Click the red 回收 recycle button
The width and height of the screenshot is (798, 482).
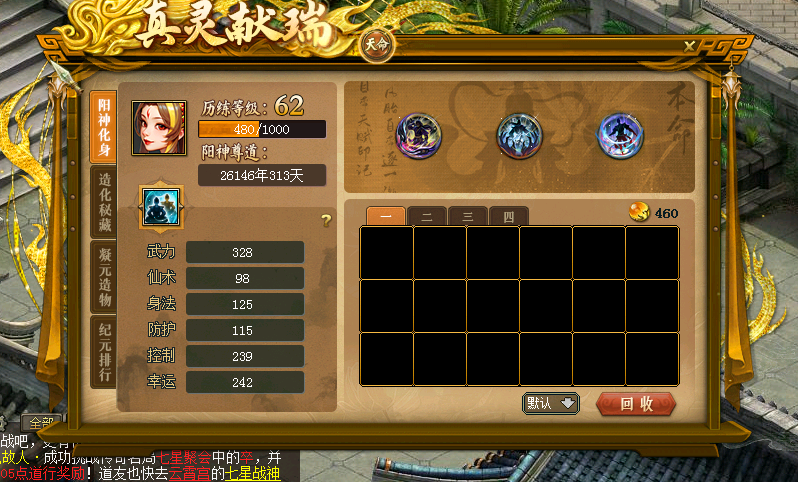(x=636, y=404)
